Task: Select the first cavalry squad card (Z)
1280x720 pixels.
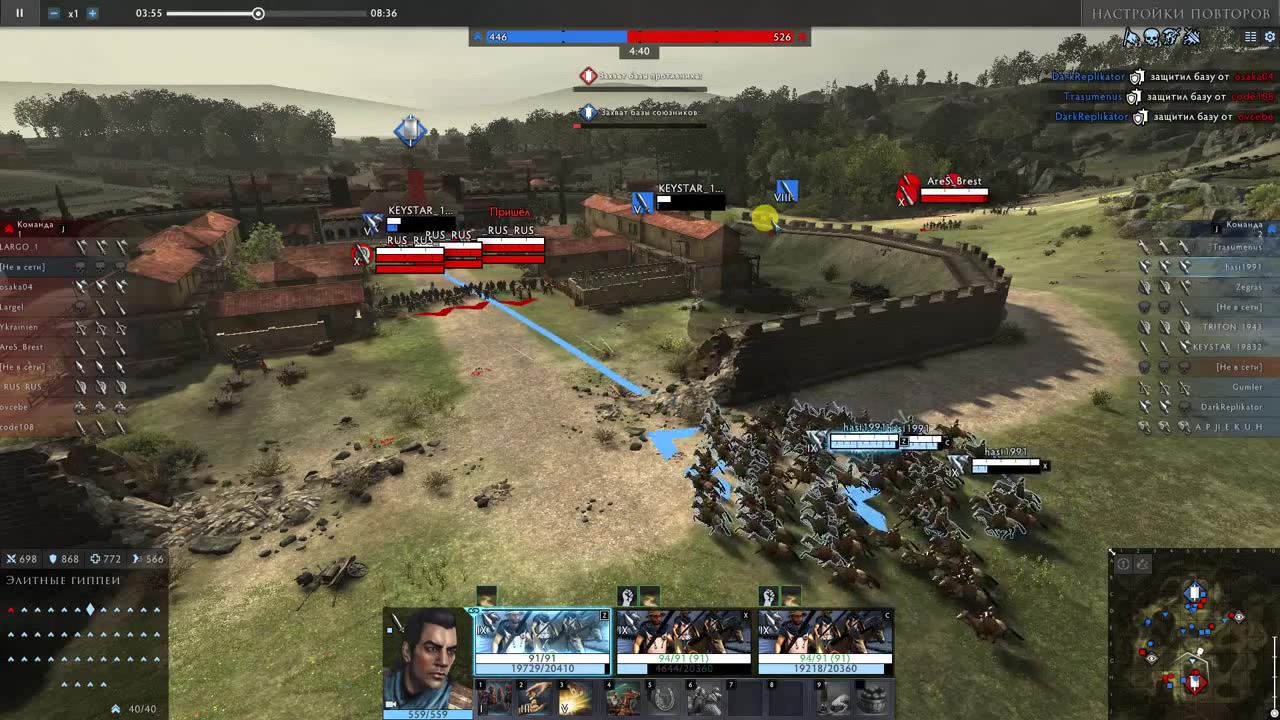Action: pos(542,641)
